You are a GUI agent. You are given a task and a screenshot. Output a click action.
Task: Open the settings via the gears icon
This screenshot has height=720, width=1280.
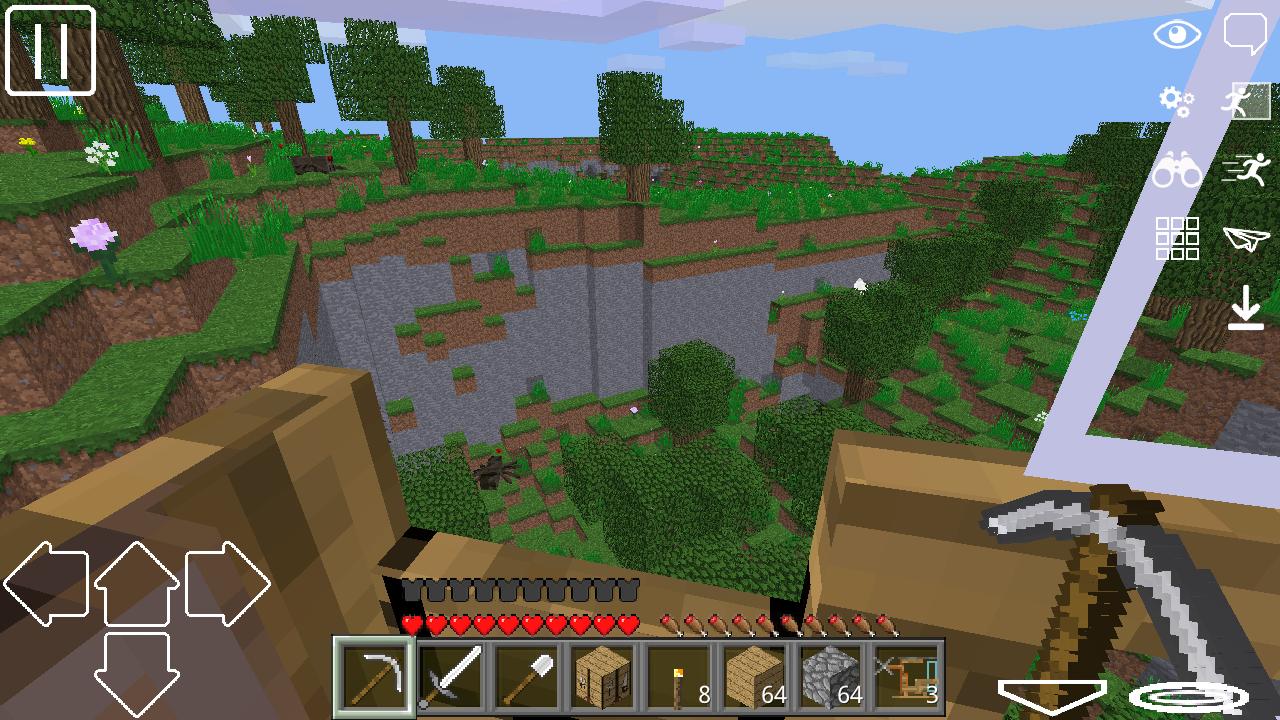click(x=1173, y=101)
